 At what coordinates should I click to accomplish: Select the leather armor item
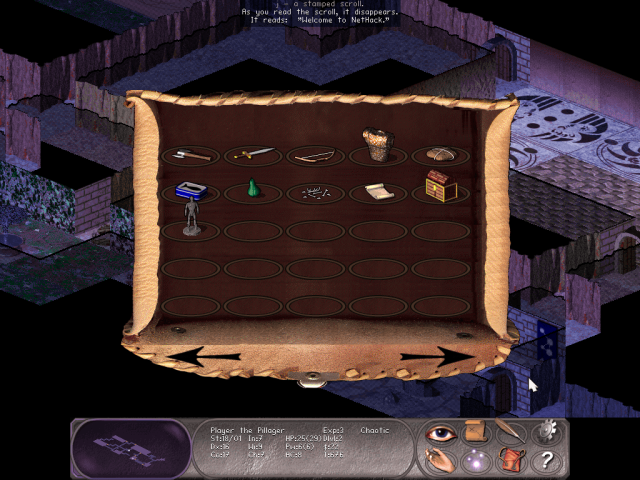[x=376, y=145]
